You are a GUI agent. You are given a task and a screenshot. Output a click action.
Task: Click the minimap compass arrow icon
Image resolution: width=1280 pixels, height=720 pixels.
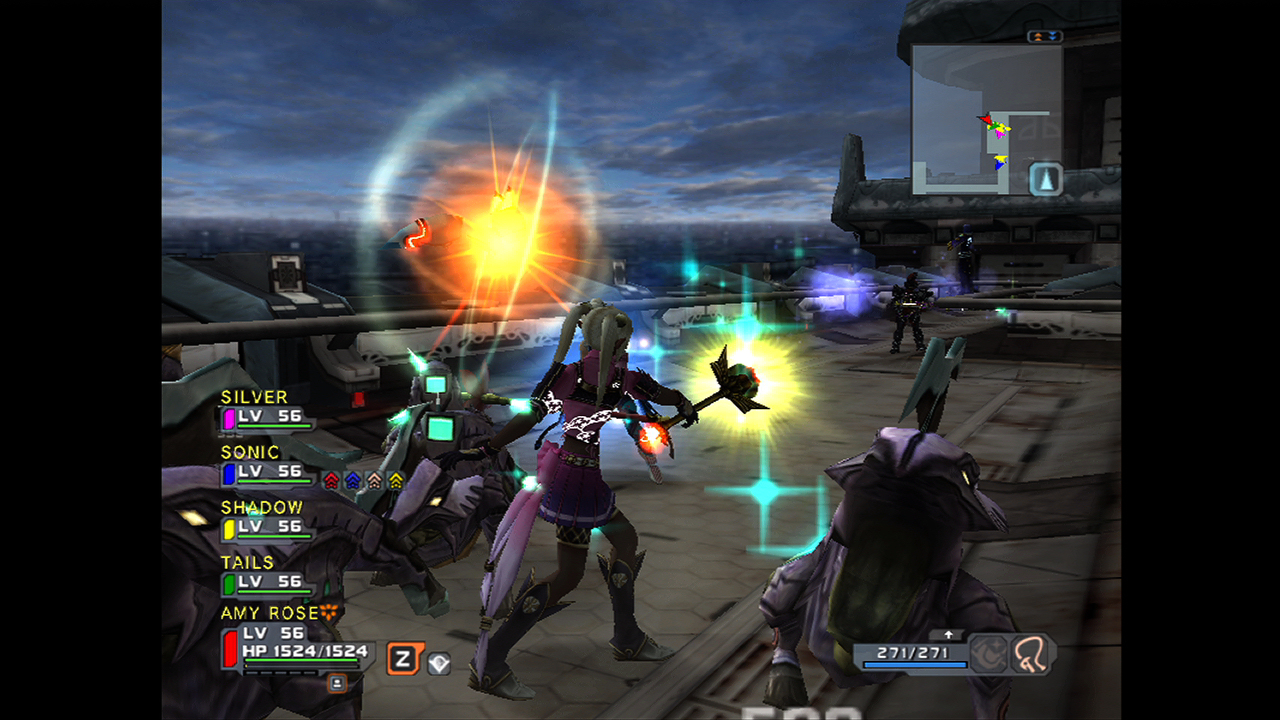[1045, 179]
